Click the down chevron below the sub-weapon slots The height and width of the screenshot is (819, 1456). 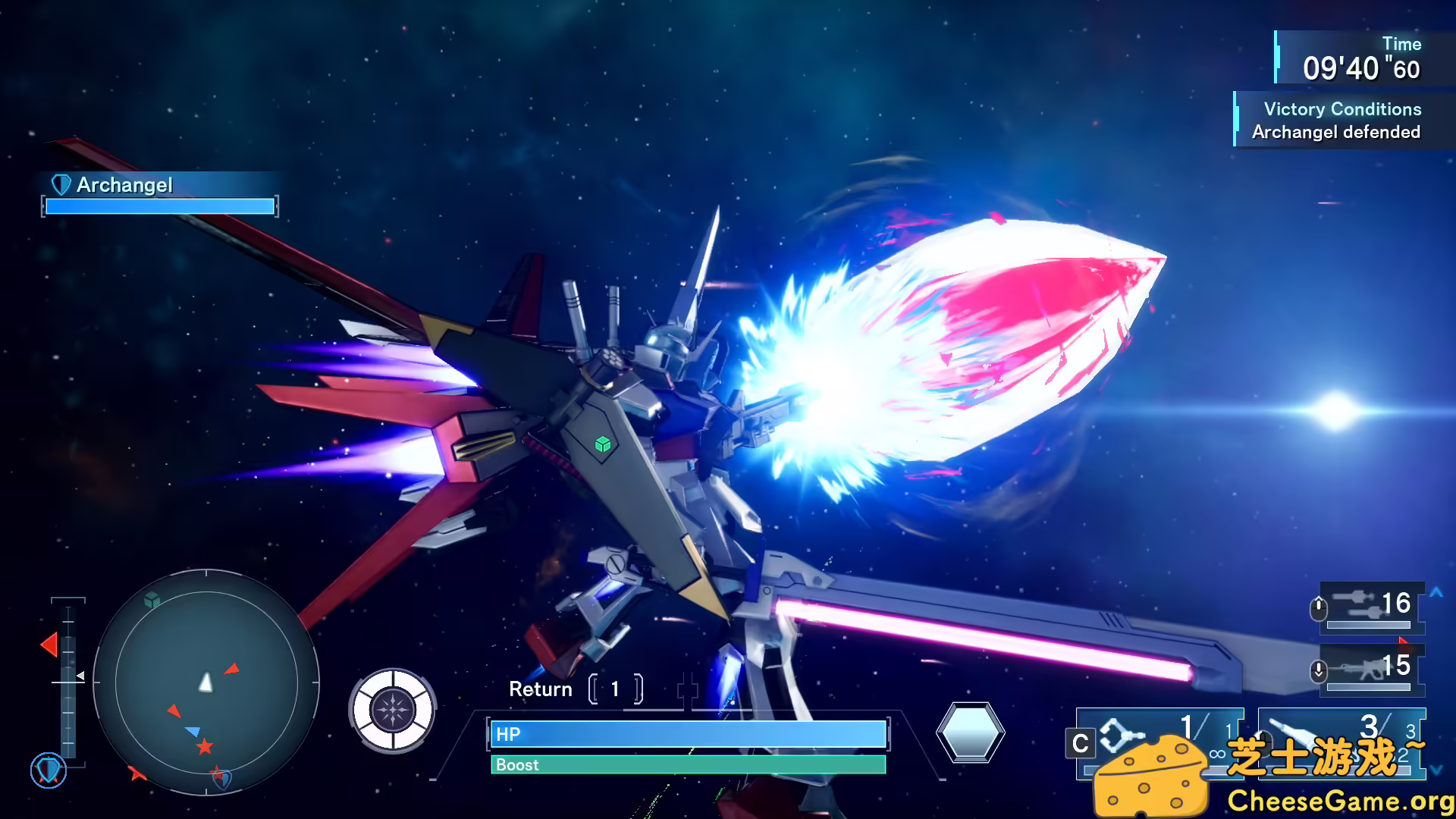(1436, 770)
